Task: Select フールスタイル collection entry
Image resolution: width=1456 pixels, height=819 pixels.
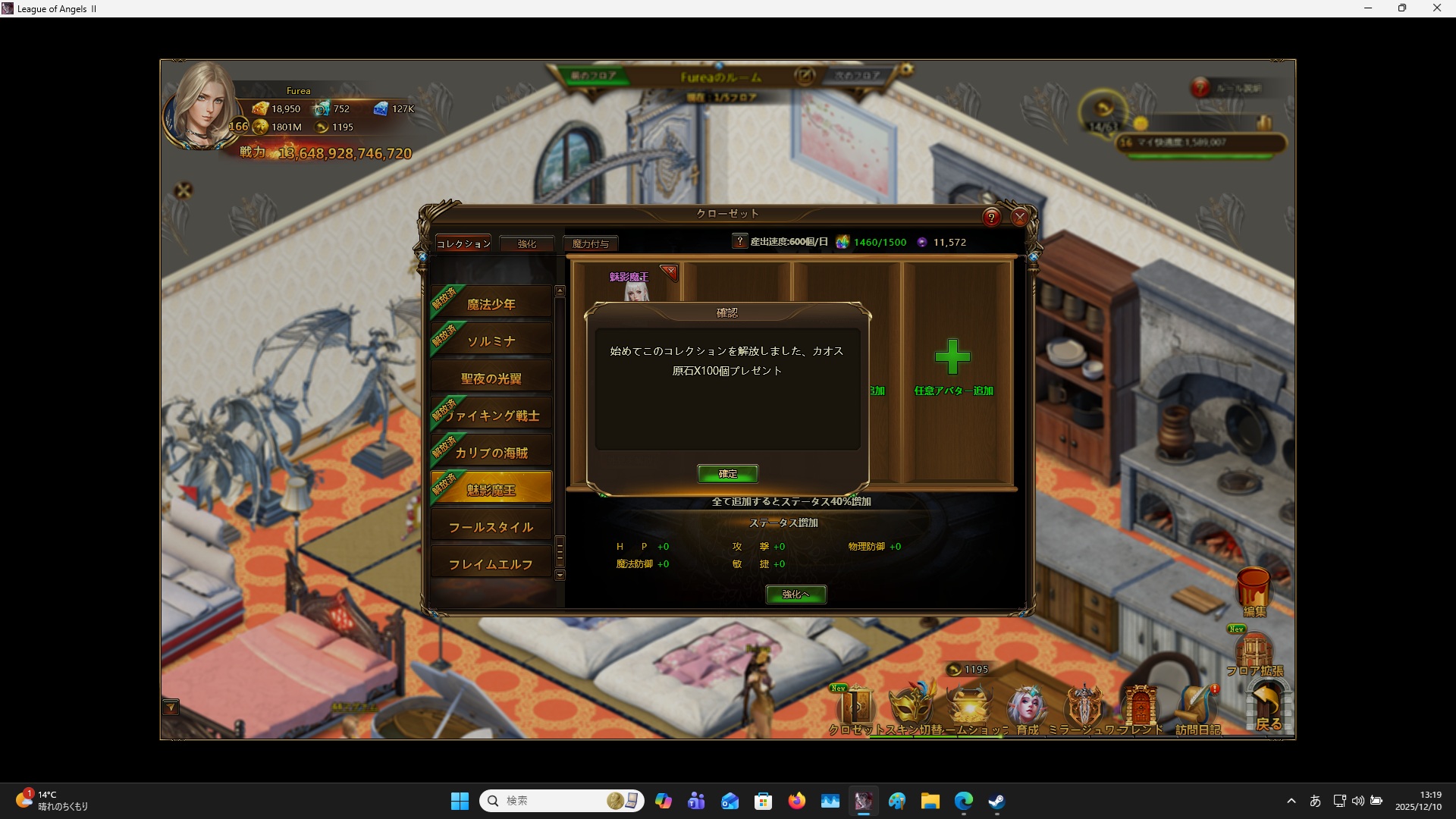Action: (x=491, y=527)
